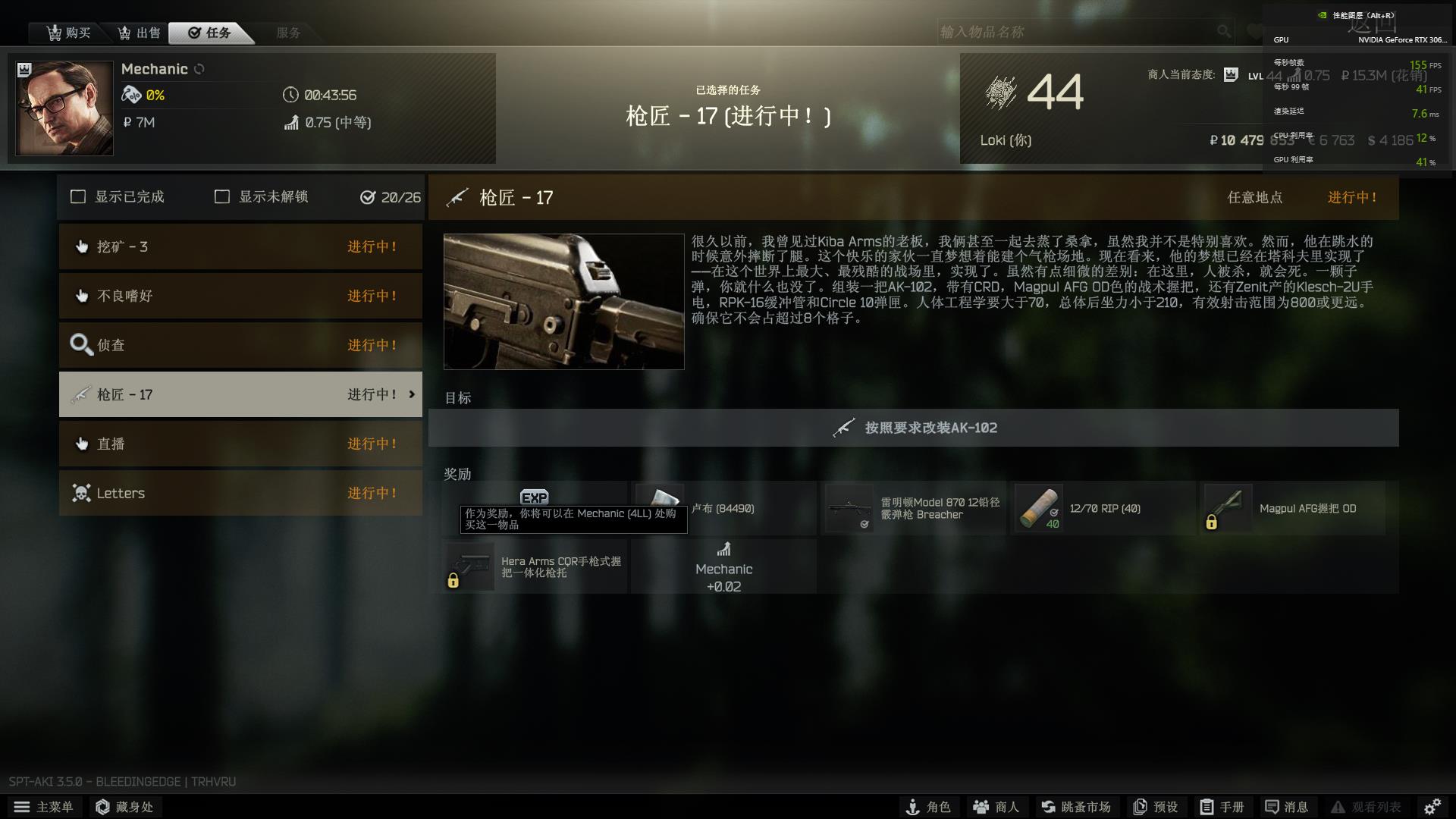The width and height of the screenshot is (1456, 819).
Task: Select the 跳蚤市场 icon in bottom bar
Action: click(x=1048, y=807)
